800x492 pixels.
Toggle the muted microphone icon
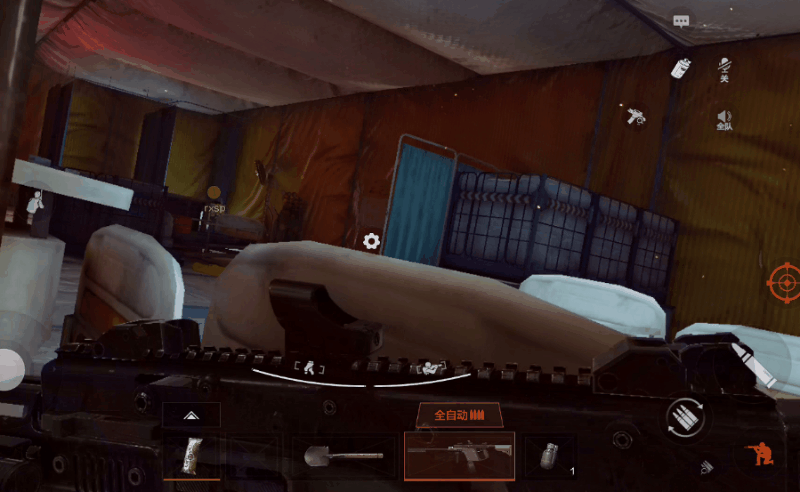724,70
